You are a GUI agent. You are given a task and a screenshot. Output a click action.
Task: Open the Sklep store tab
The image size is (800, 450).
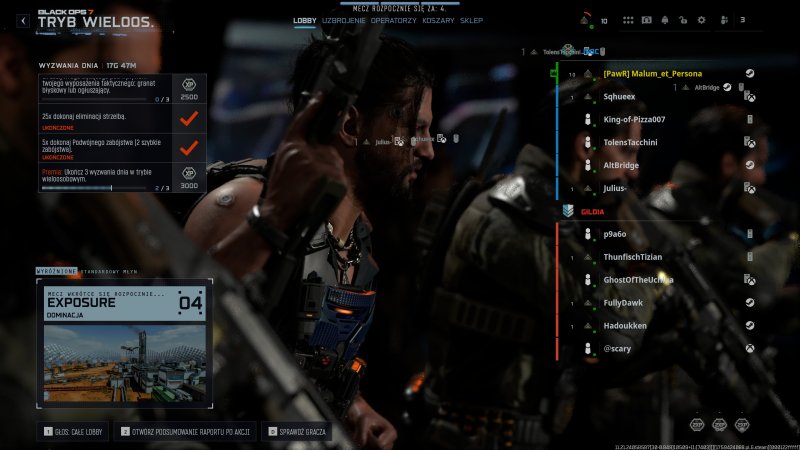[471, 20]
